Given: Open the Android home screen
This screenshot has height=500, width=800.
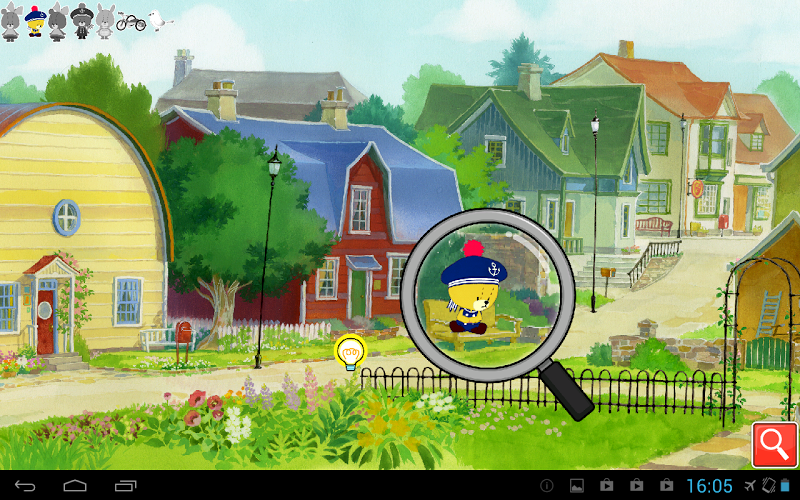Looking at the screenshot, I should [75, 486].
